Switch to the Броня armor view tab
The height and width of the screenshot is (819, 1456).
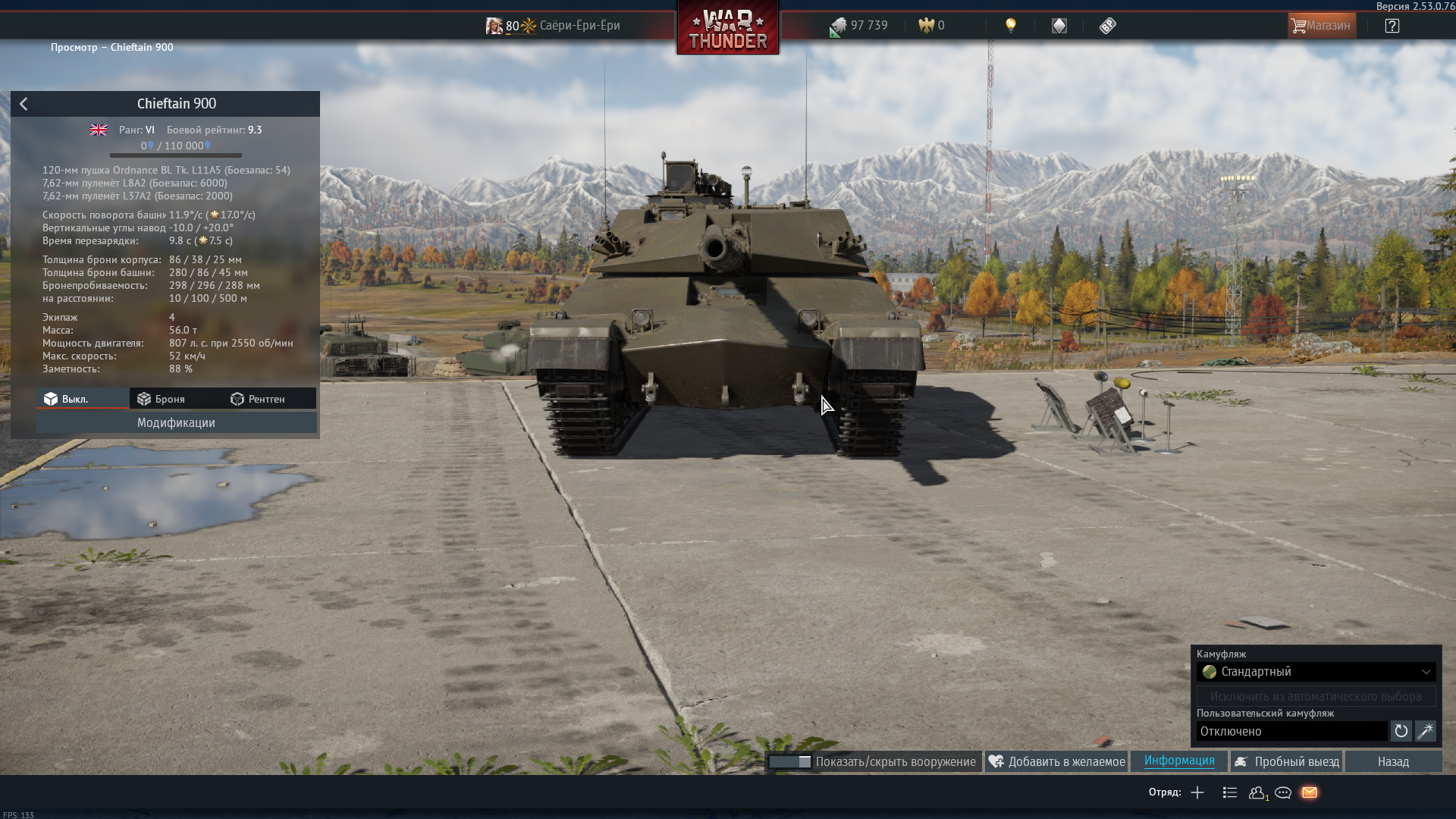click(161, 399)
